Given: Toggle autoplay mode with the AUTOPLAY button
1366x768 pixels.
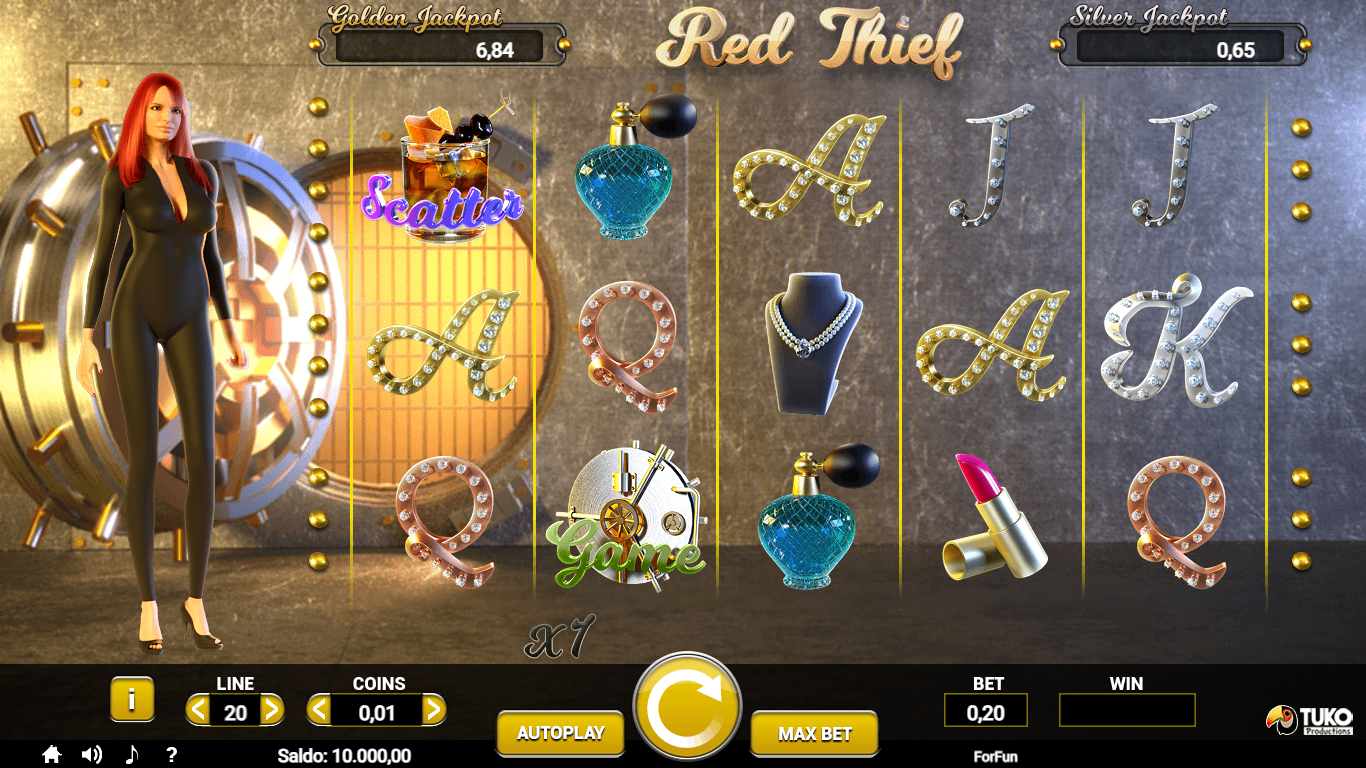Looking at the screenshot, I should click(560, 732).
